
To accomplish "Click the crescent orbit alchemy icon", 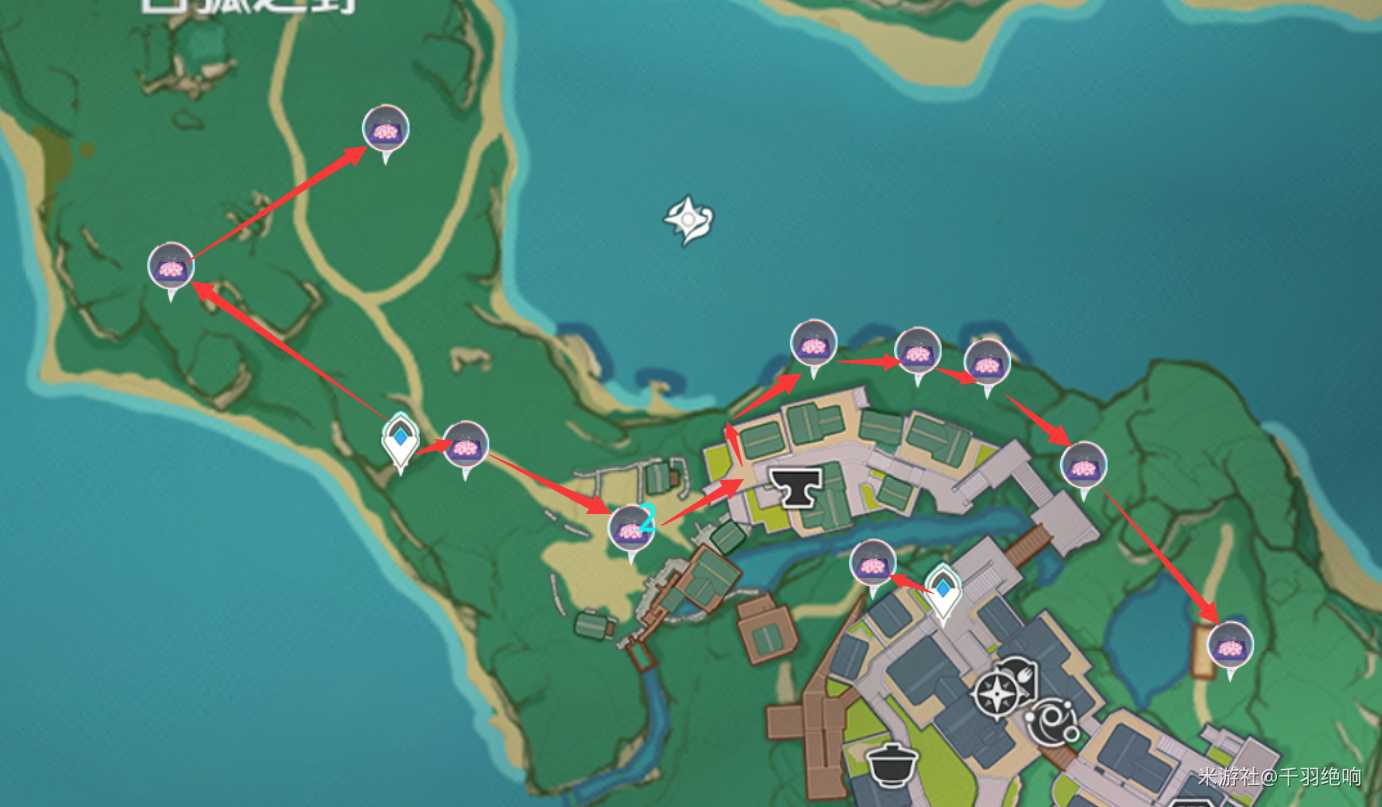I will coord(1051,722).
